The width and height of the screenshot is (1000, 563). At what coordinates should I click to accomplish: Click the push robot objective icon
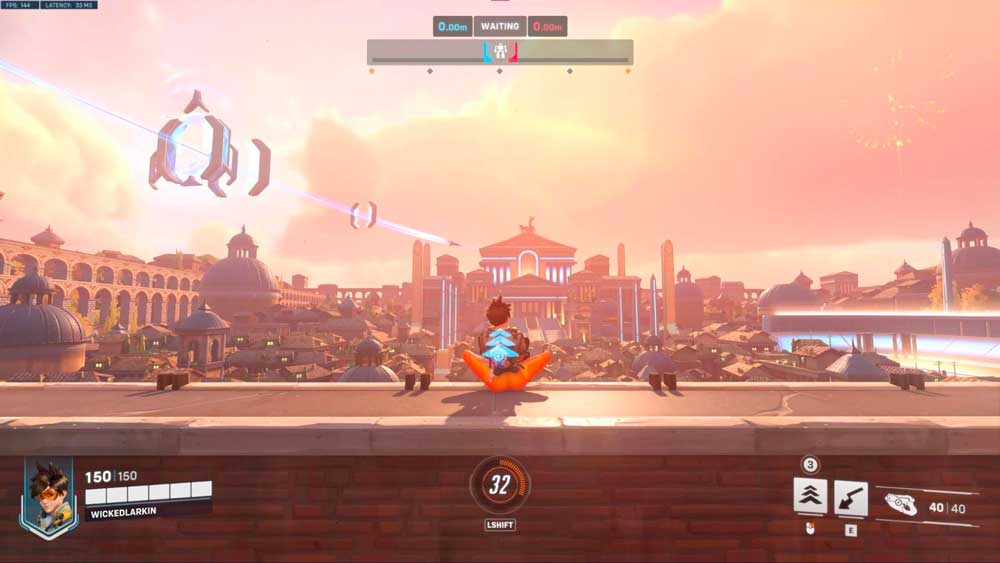[500, 51]
